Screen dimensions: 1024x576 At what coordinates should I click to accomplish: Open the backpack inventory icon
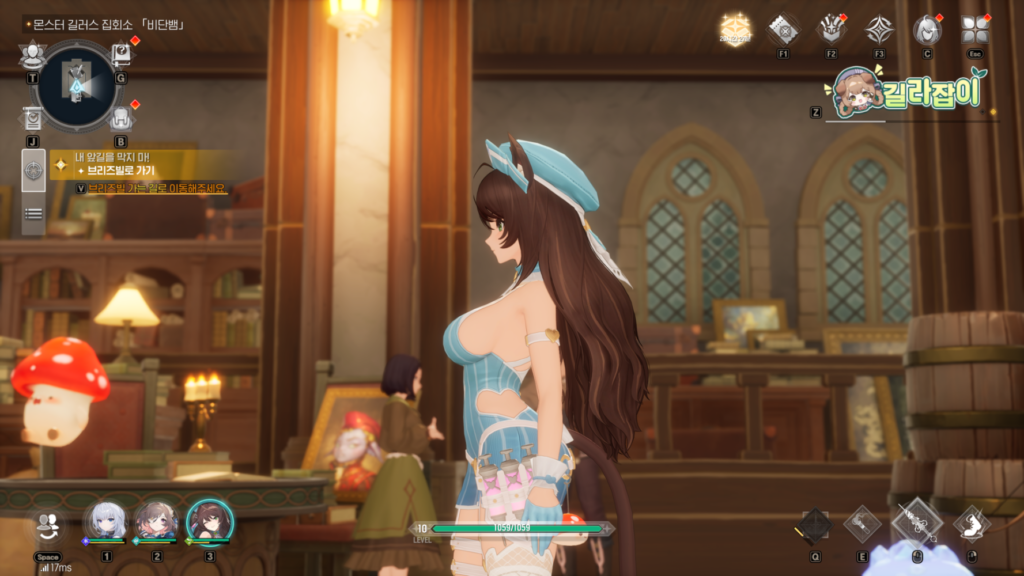click(121, 119)
